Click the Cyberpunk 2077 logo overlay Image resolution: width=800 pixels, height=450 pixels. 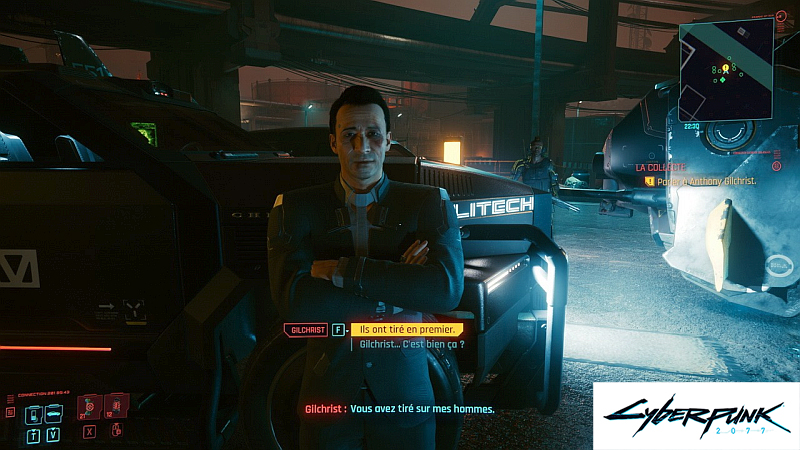click(x=695, y=414)
